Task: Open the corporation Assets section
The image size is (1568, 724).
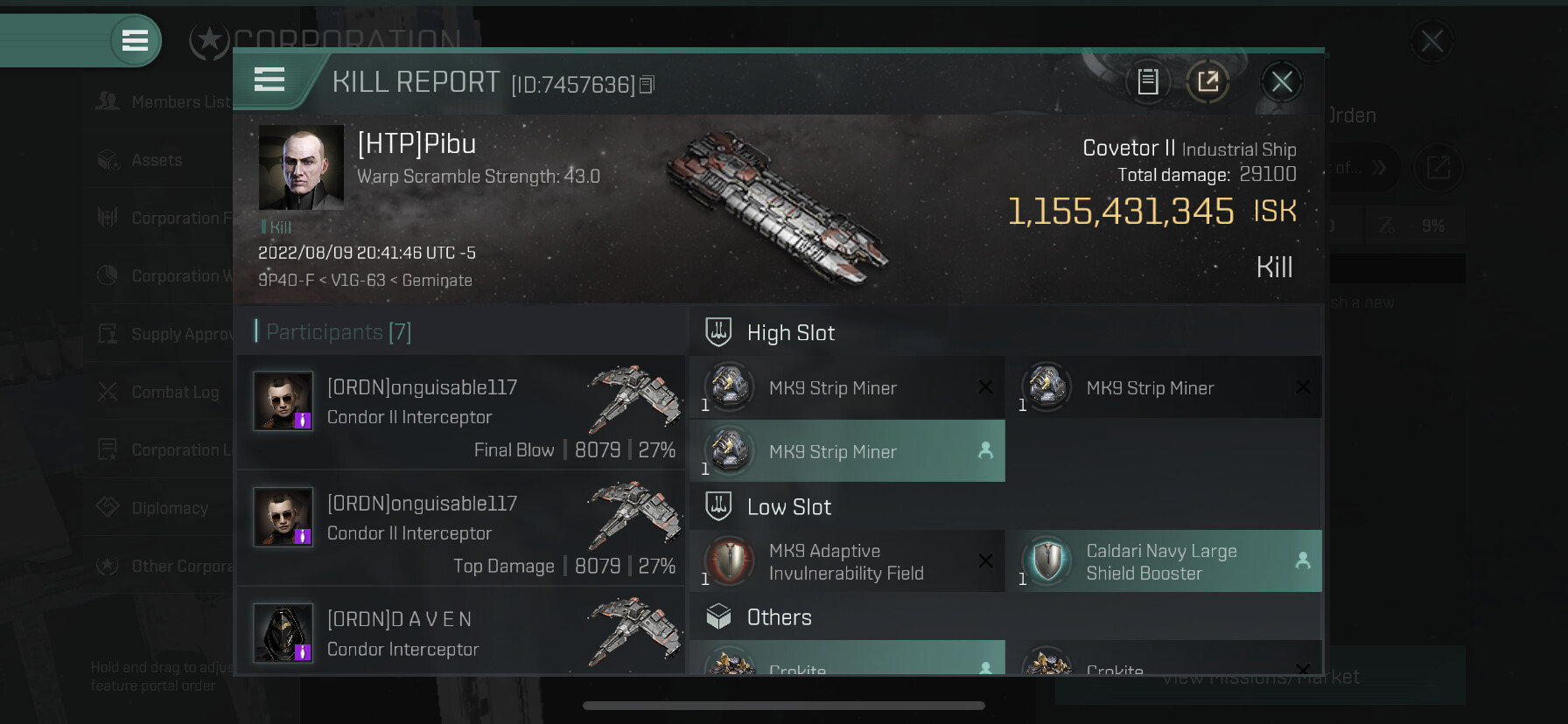Action: (x=157, y=160)
